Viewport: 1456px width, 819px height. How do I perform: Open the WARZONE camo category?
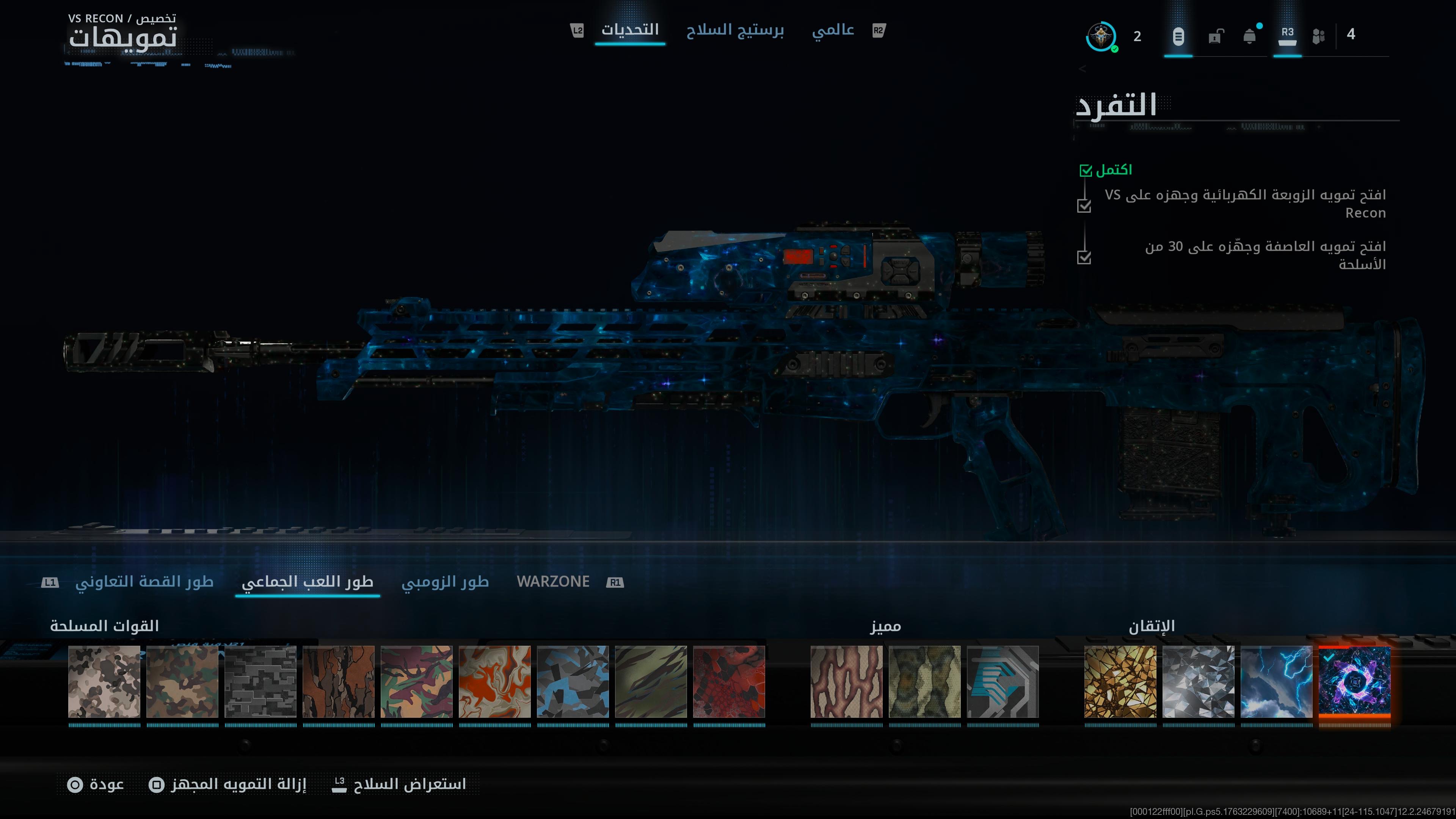coord(553,582)
